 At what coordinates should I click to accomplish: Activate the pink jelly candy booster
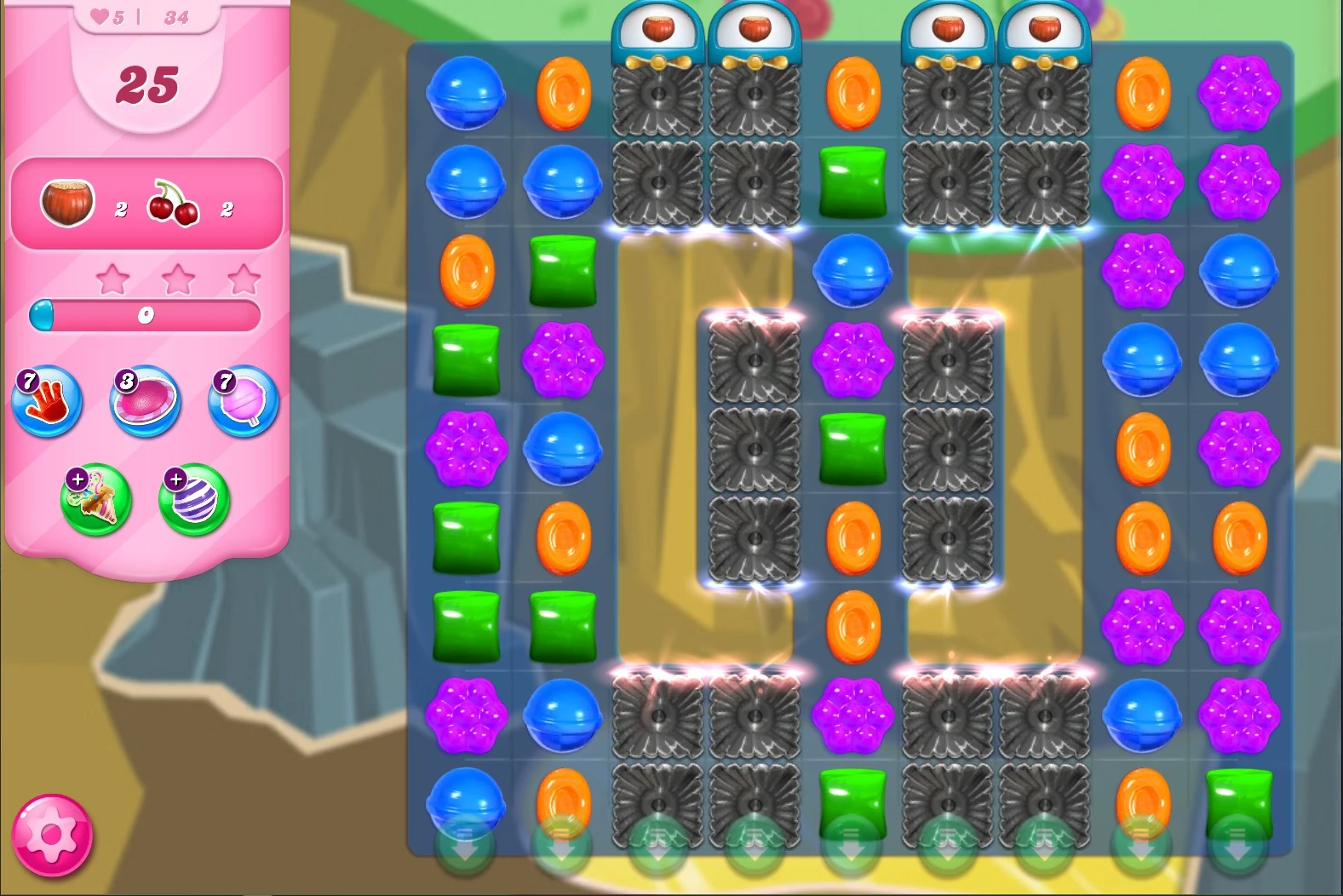[x=145, y=400]
